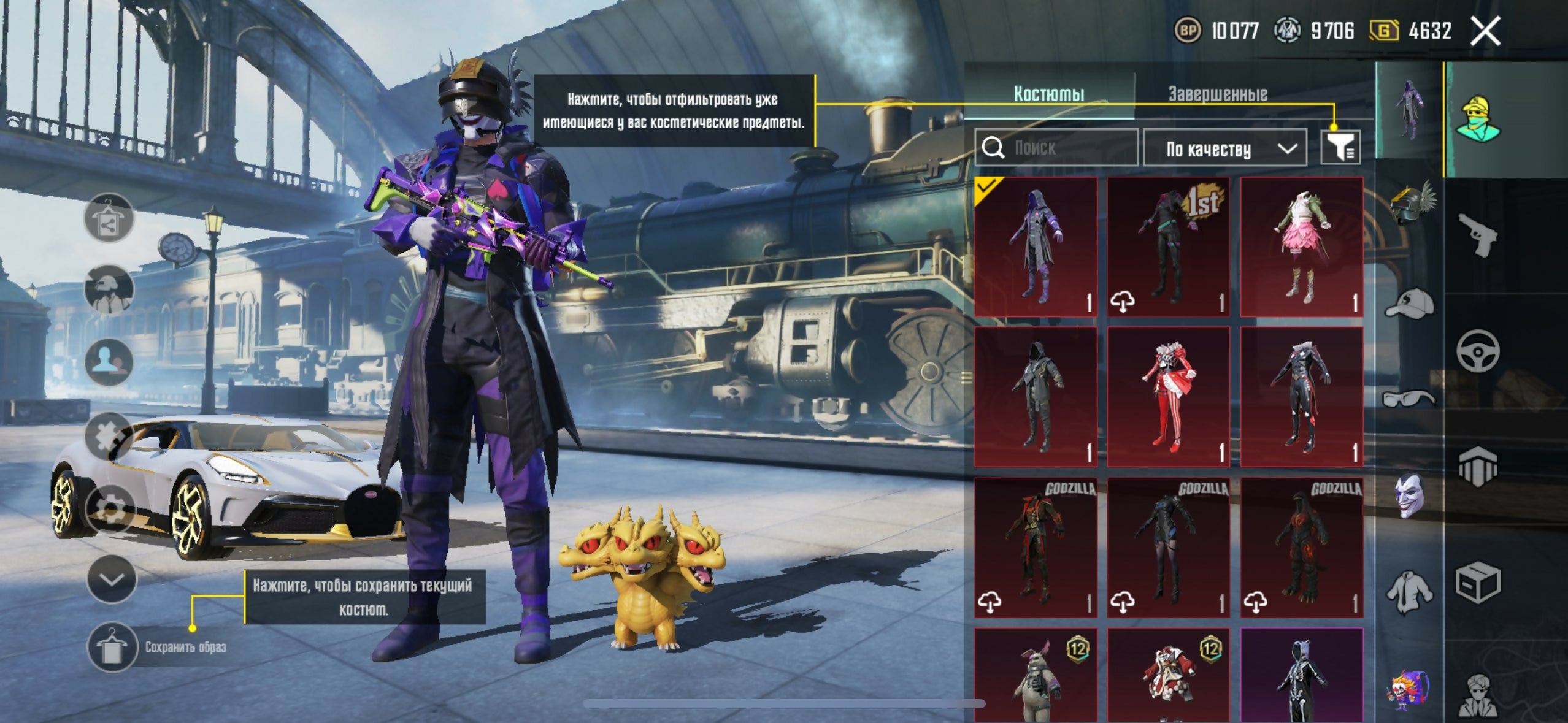Choose the skeleton suit outfit

(x=1301, y=675)
